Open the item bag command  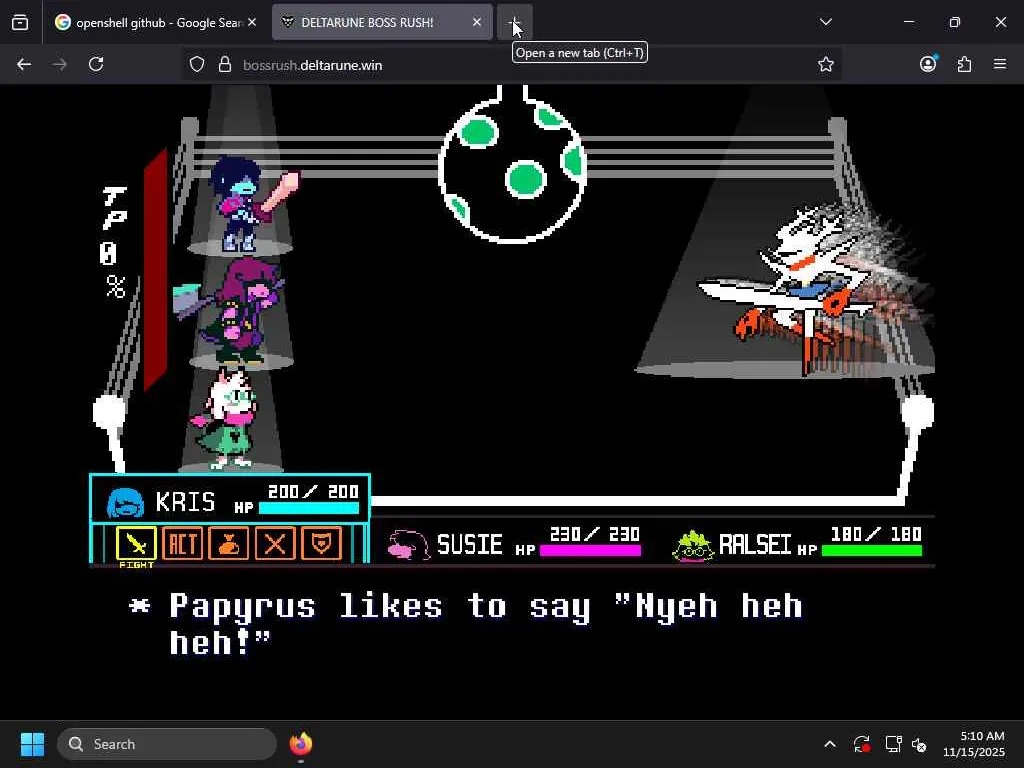[x=229, y=544]
